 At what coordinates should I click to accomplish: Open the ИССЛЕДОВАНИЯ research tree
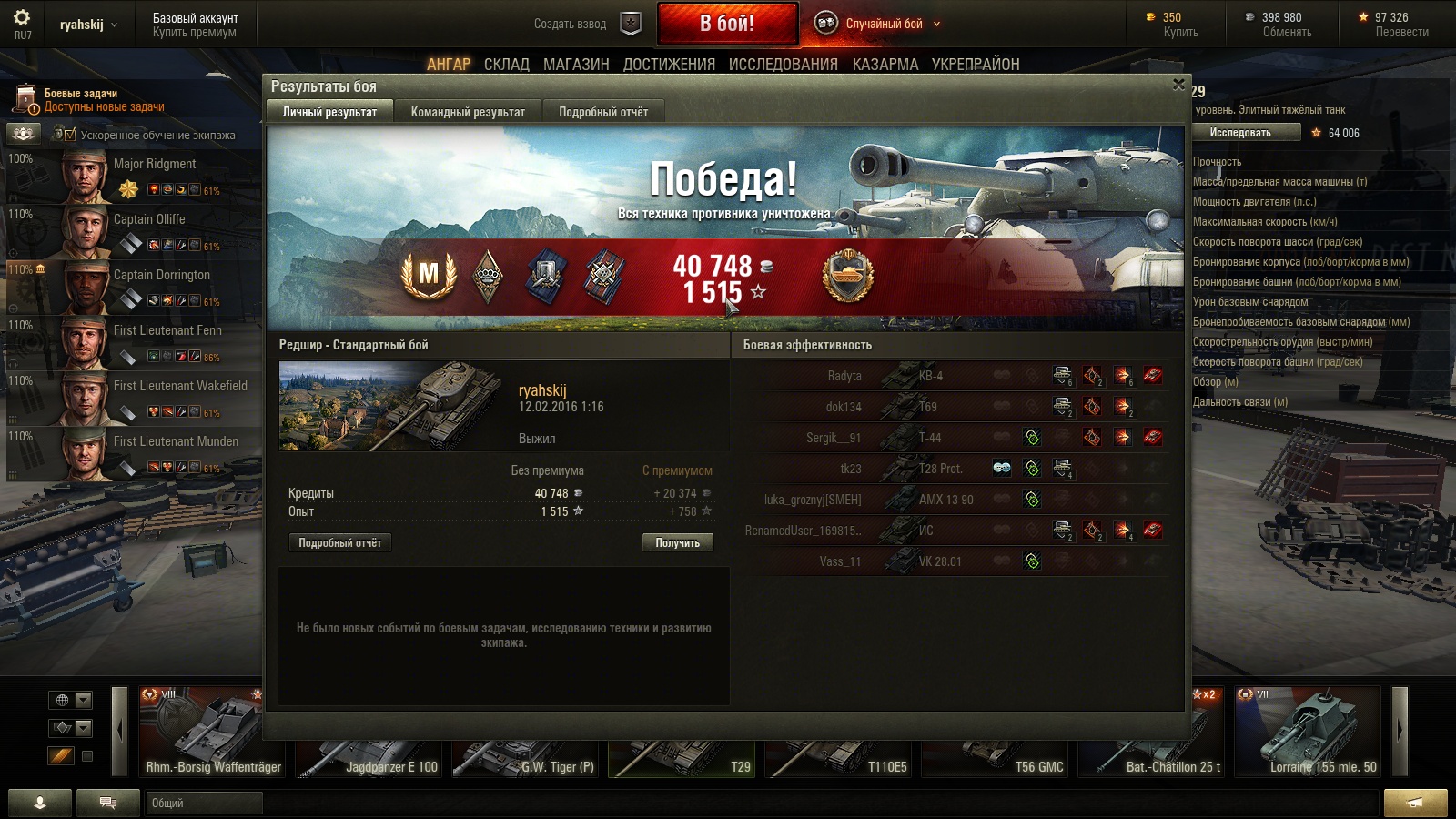click(x=783, y=65)
